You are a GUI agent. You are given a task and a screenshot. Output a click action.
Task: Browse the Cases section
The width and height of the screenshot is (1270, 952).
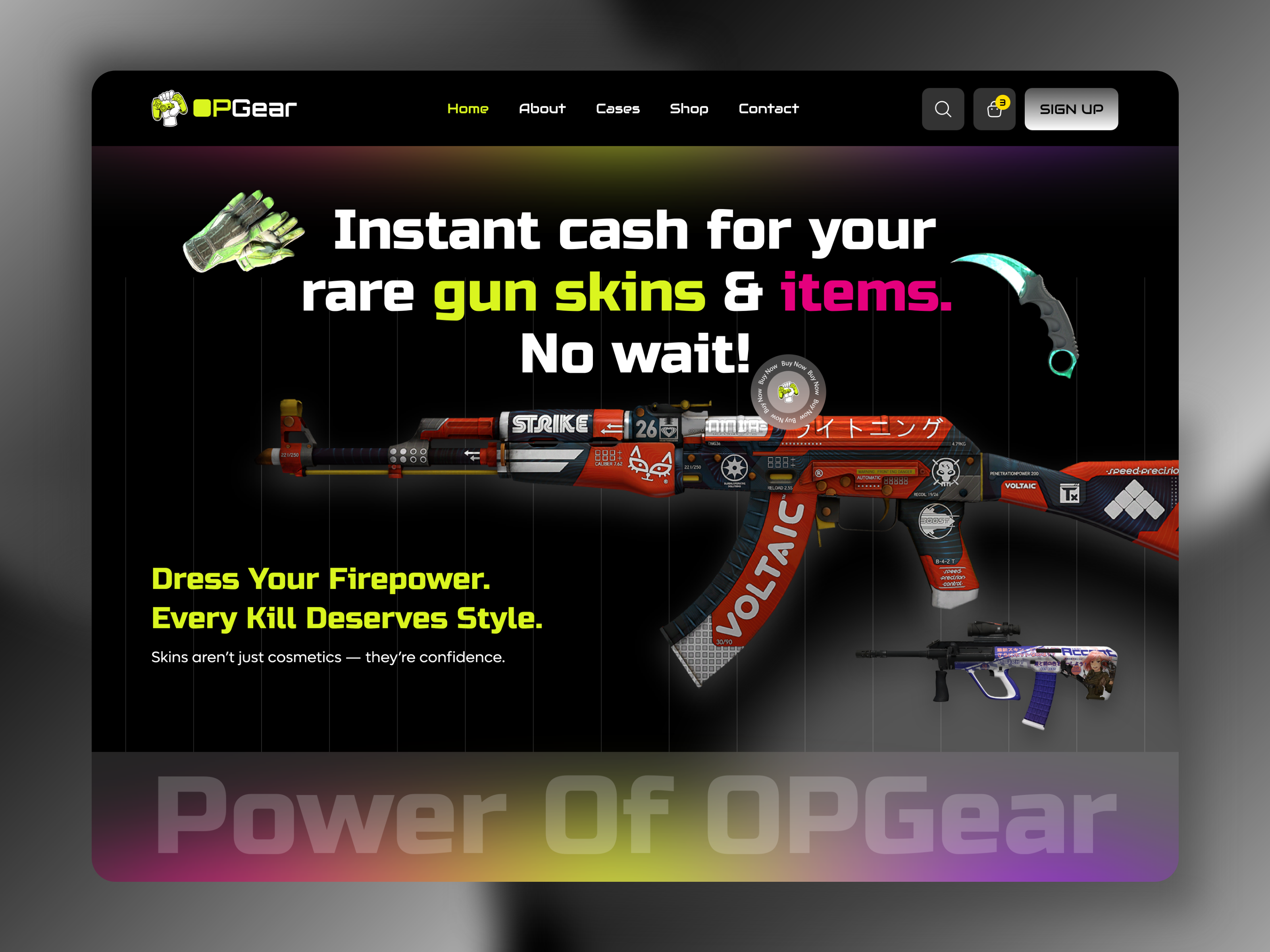tap(617, 108)
